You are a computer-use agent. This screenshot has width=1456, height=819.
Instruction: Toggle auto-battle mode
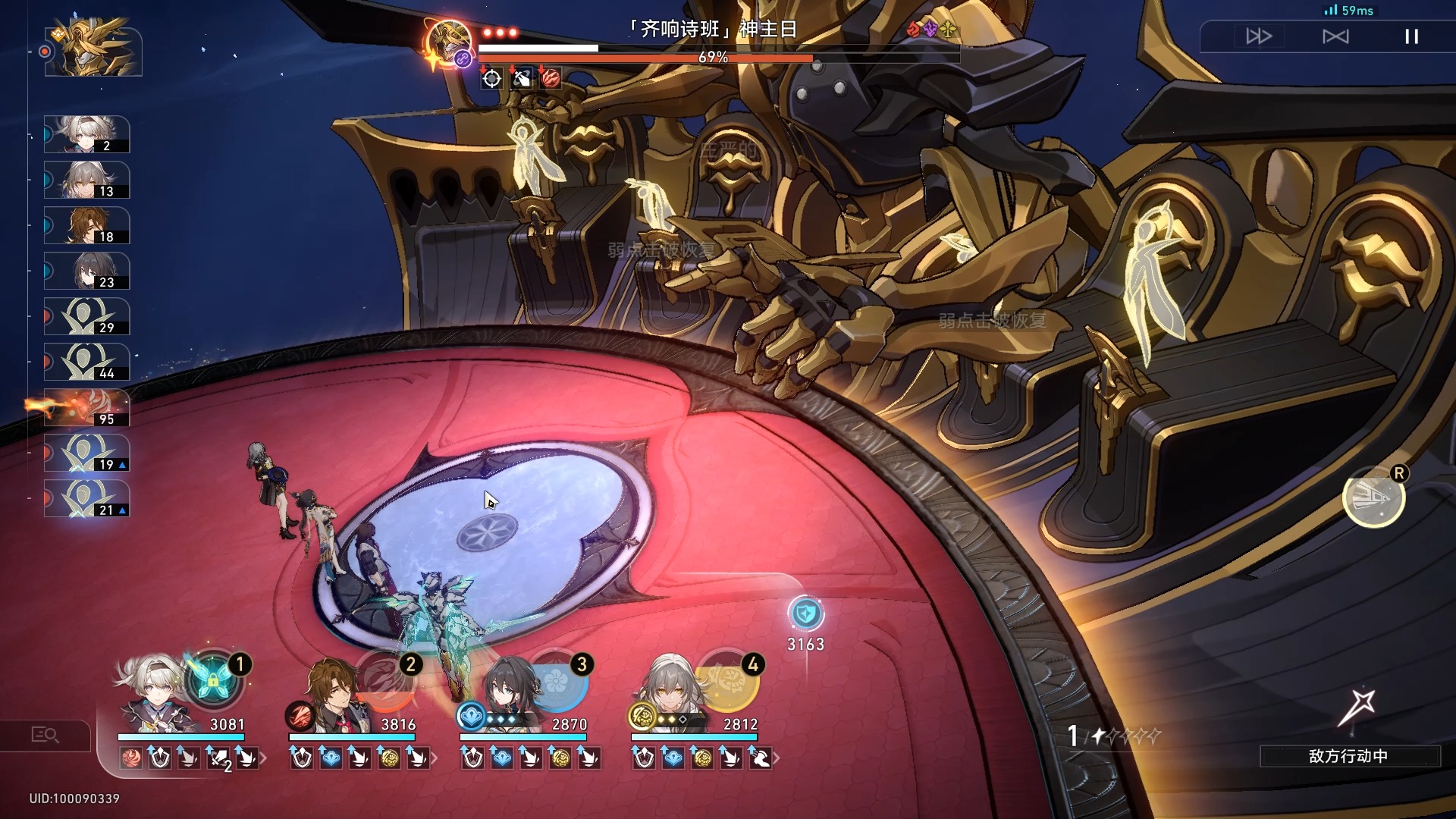tap(1335, 36)
